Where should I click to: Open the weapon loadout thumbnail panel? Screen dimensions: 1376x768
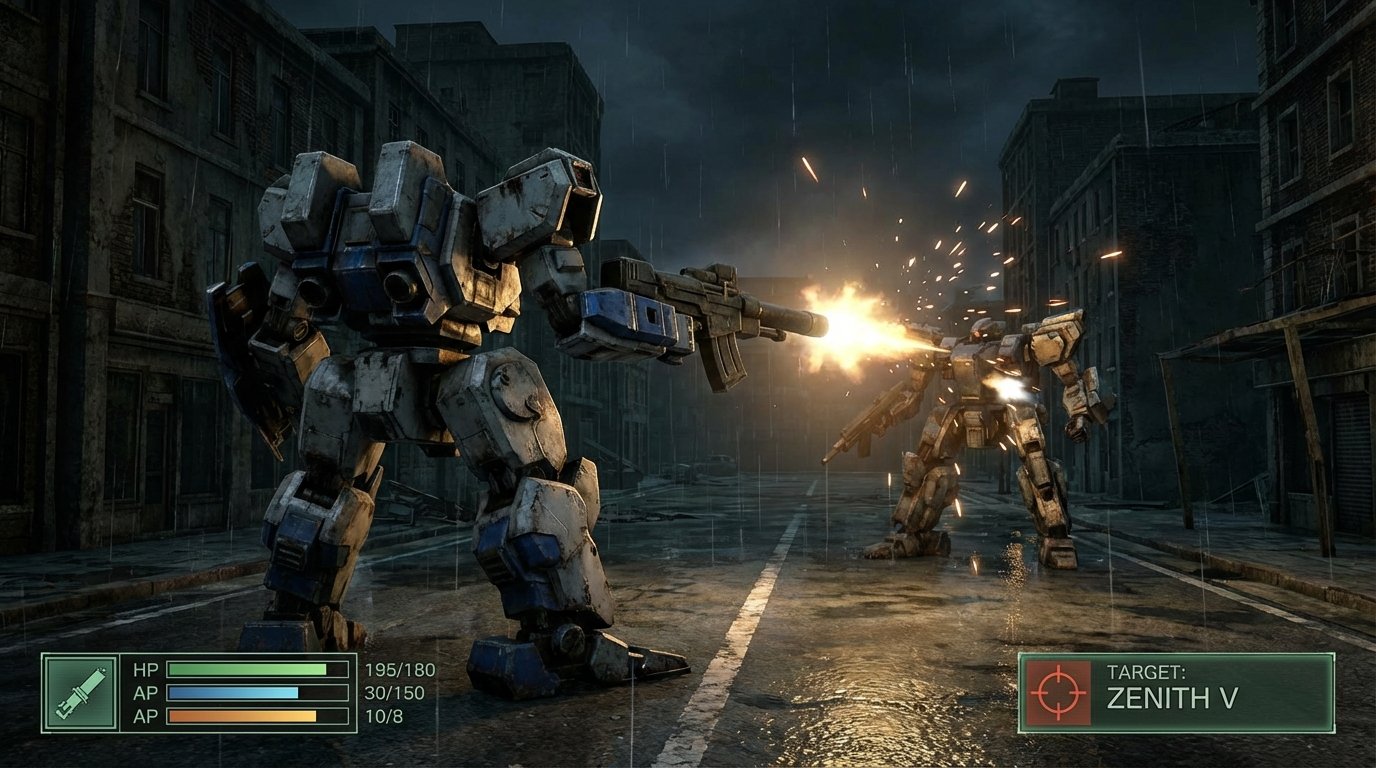78,694
